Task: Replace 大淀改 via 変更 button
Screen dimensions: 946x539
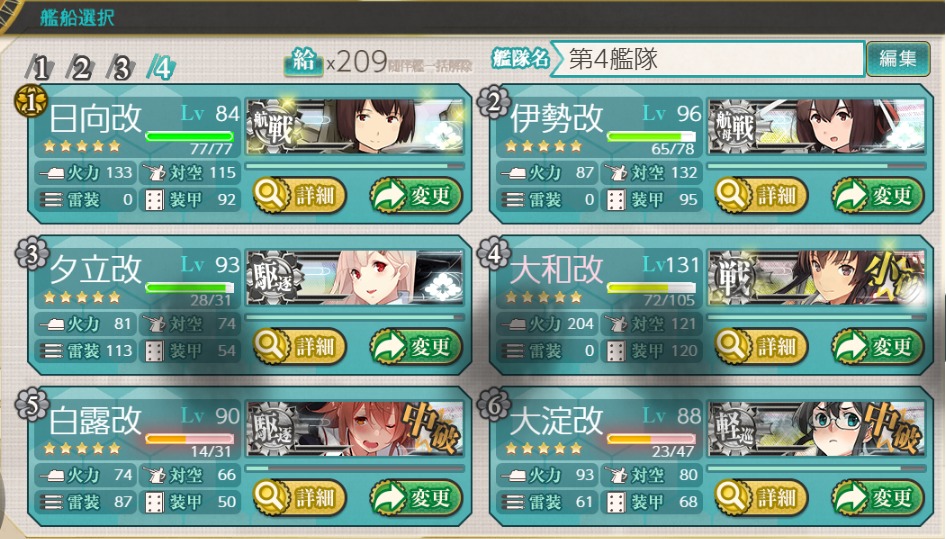Action: 878,496
